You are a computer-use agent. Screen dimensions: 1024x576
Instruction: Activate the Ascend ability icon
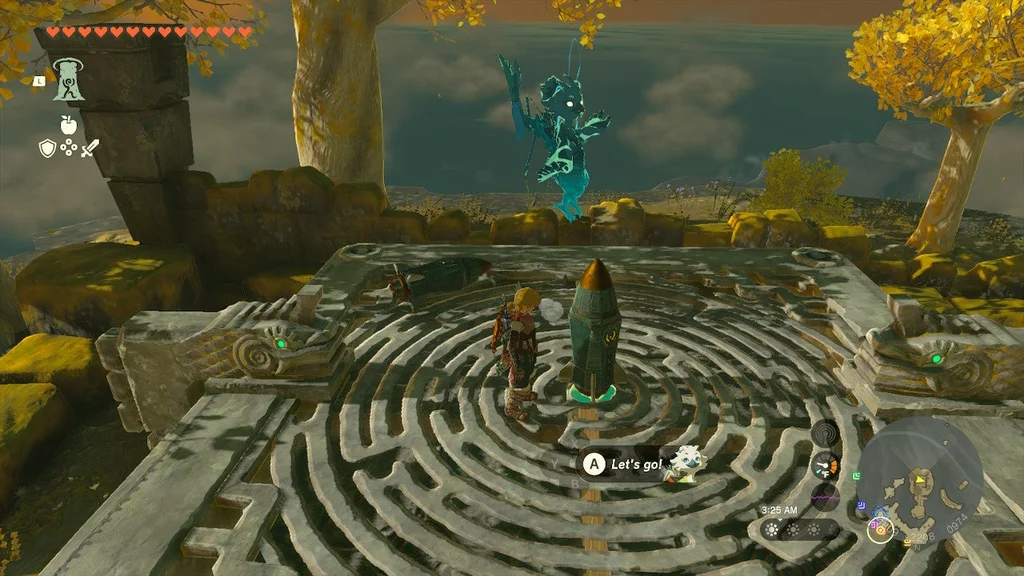[68, 80]
